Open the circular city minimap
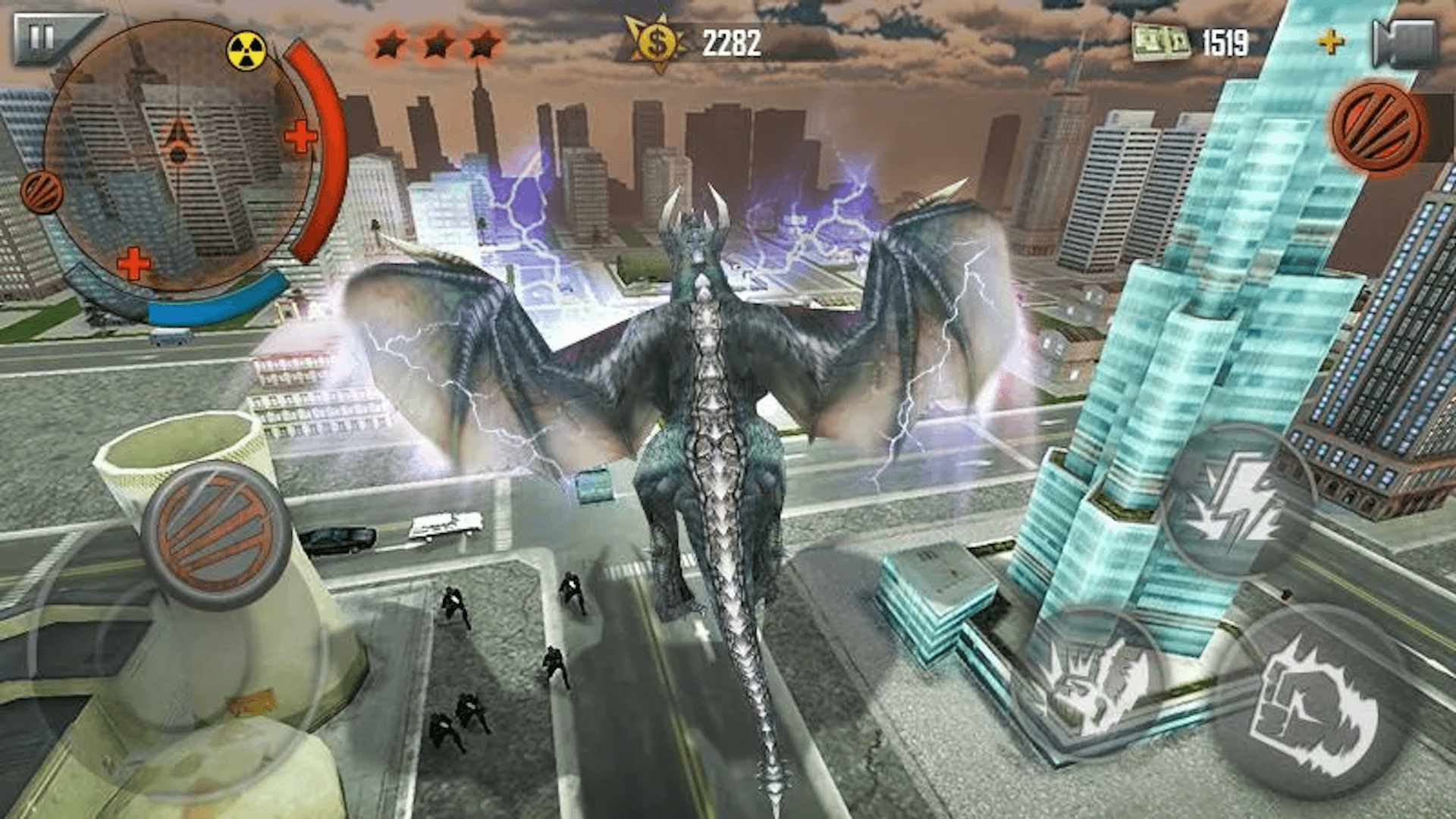The image size is (1456, 819). pyautogui.click(x=179, y=155)
